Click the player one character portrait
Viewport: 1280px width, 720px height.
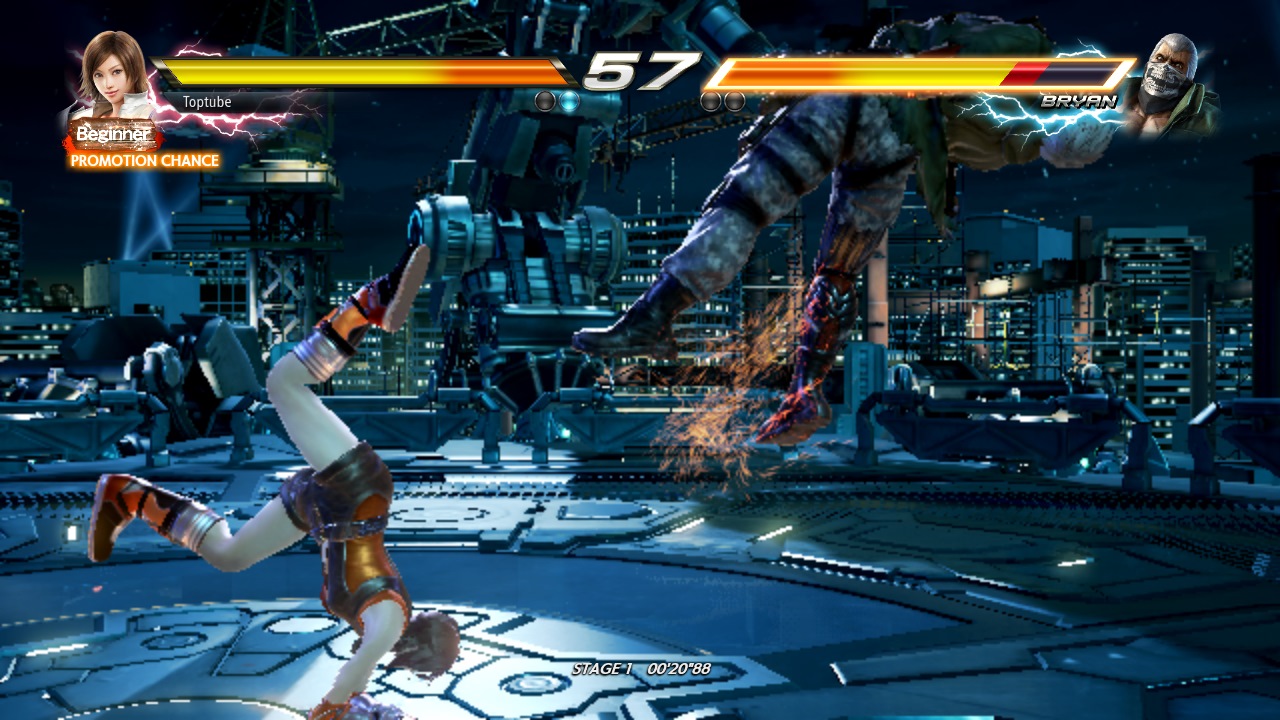click(x=112, y=76)
